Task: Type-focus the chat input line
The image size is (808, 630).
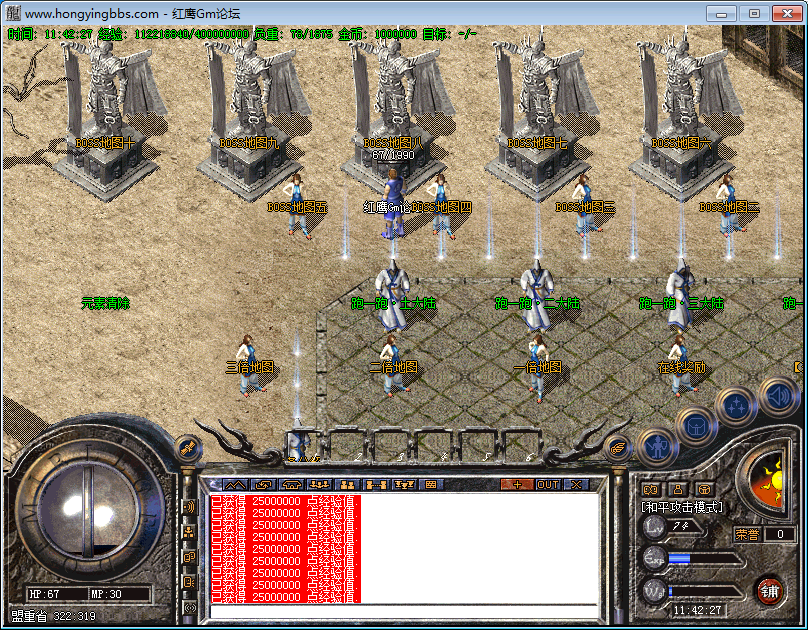Action: coord(400,612)
